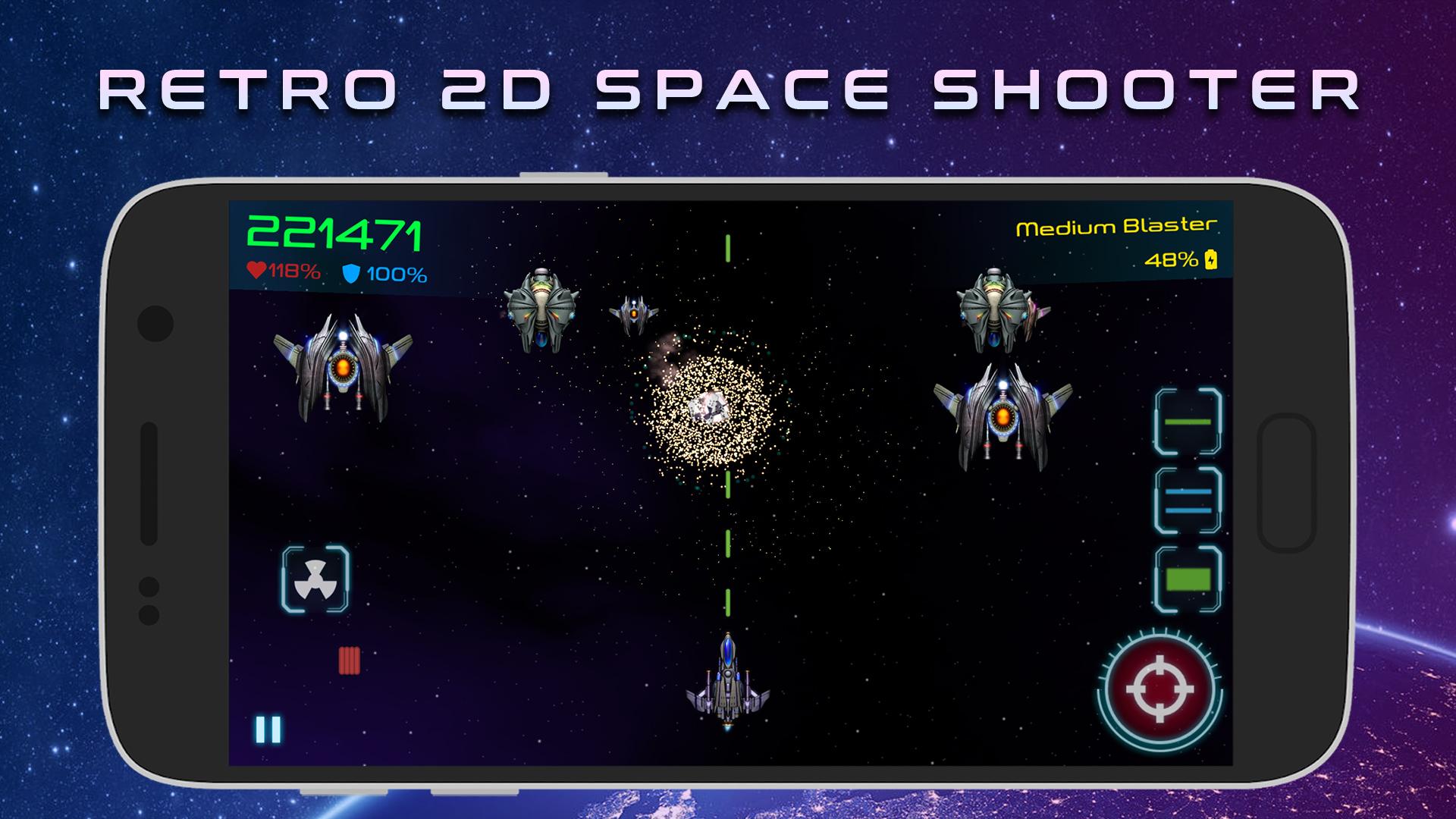Tap the red heart health icon
This screenshot has width=1456, height=819.
pyautogui.click(x=256, y=271)
